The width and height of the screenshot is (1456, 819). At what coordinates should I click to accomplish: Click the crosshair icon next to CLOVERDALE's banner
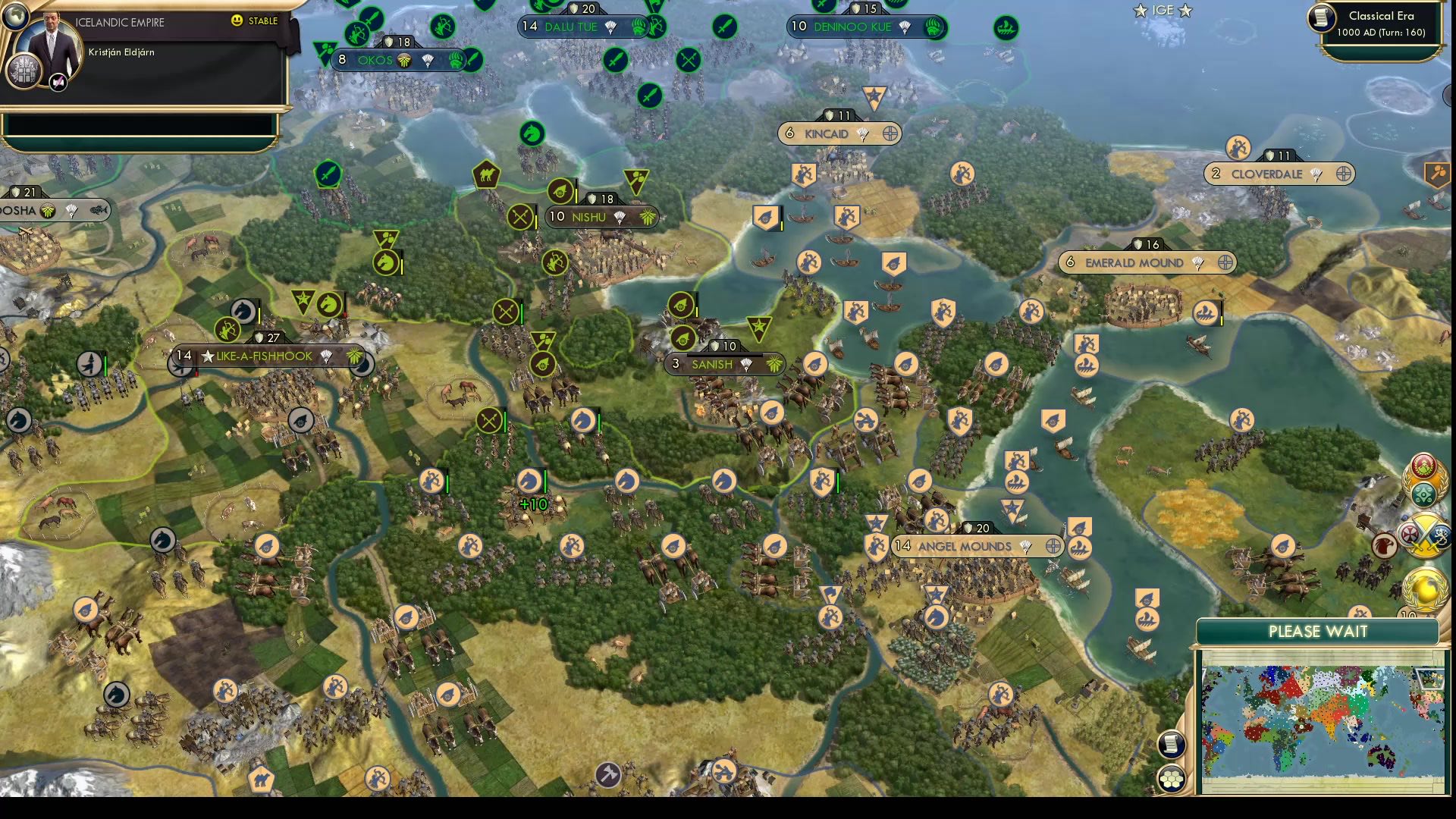[1343, 174]
